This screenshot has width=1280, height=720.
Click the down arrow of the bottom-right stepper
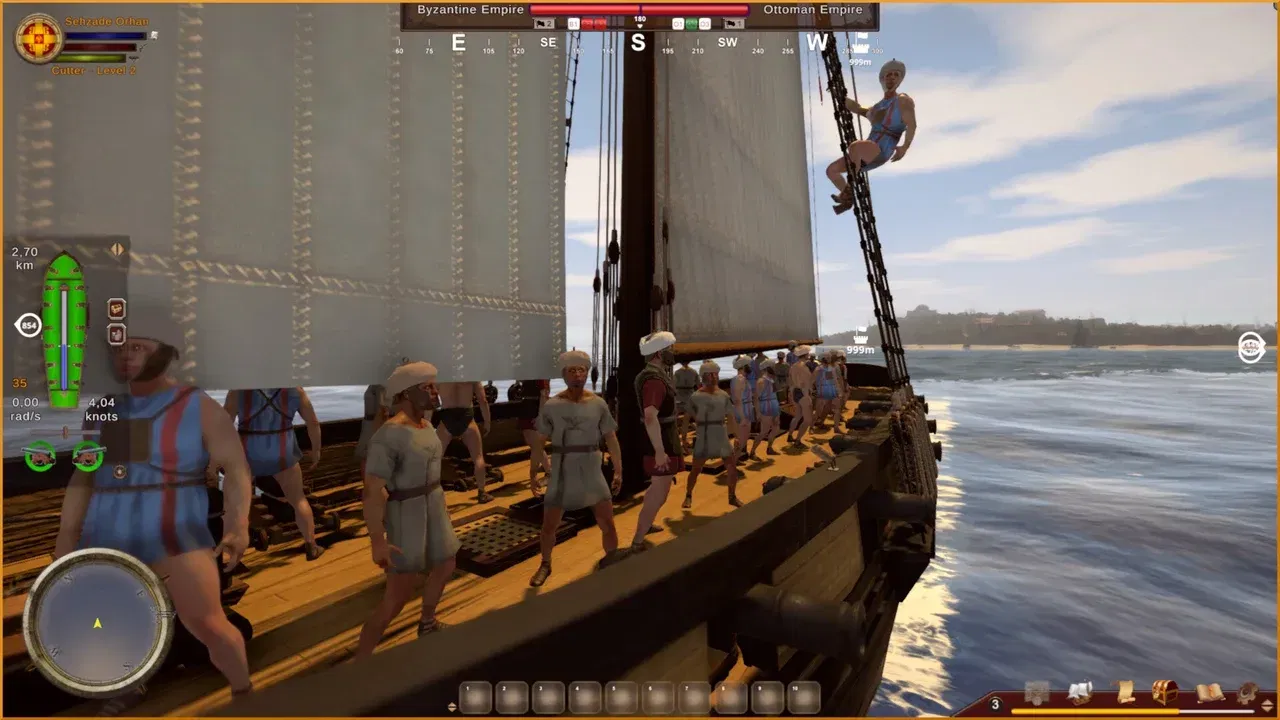(x=1266, y=708)
